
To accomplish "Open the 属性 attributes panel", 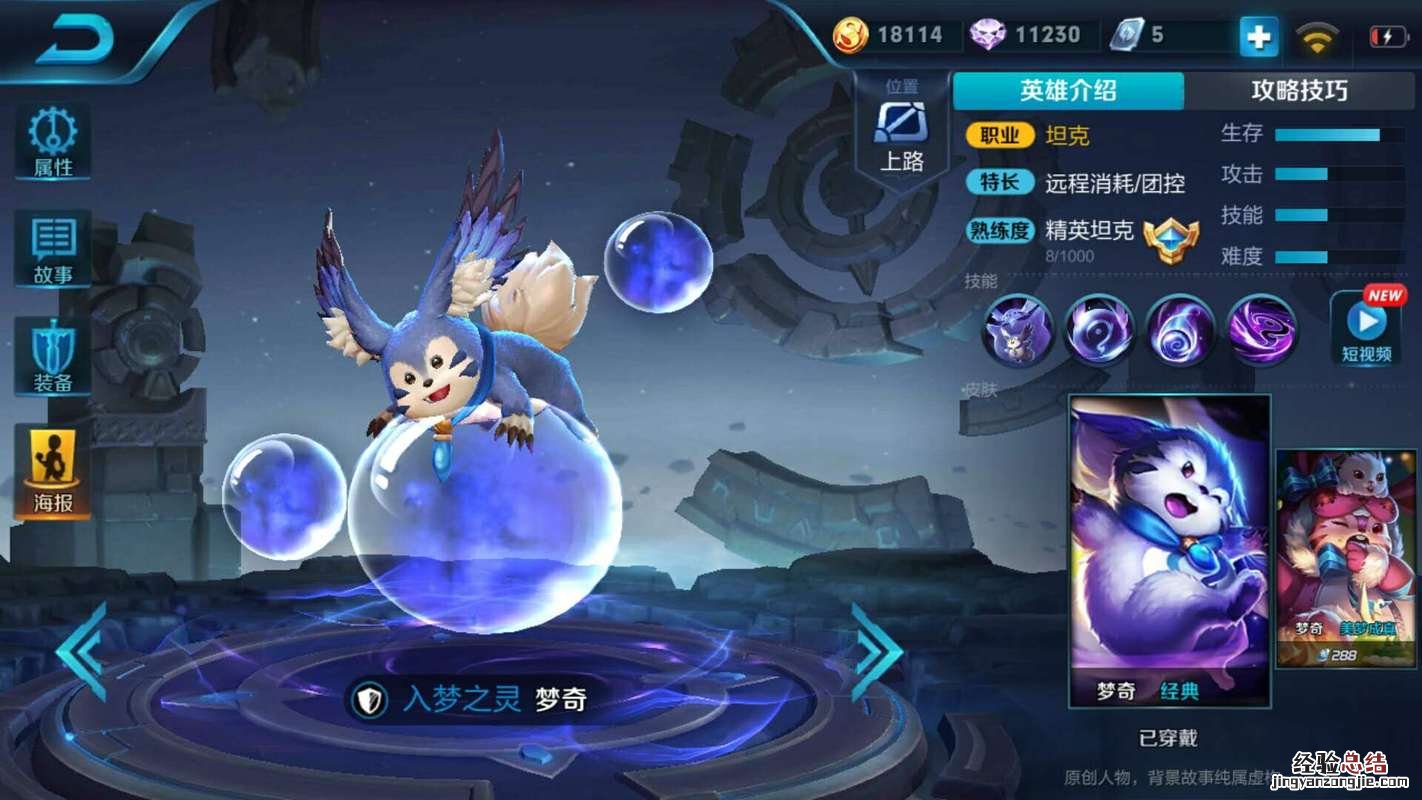I will [x=53, y=142].
